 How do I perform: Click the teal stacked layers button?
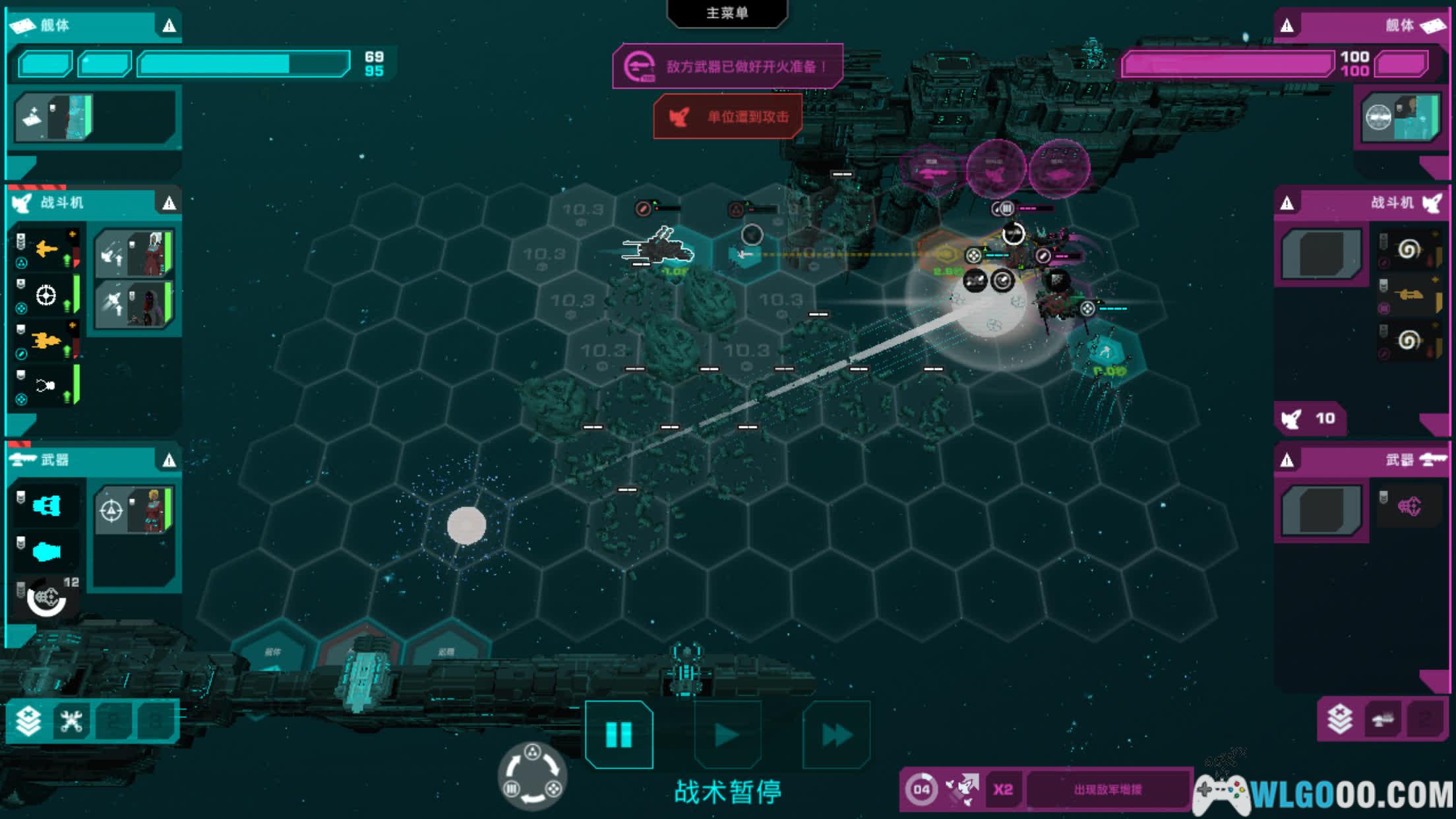pos(29,721)
